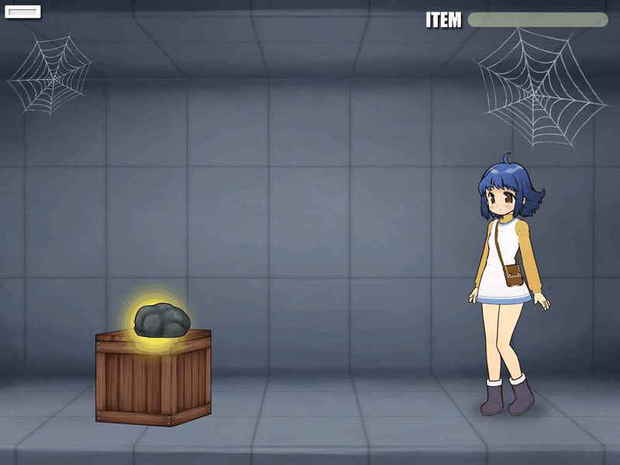This screenshot has height=465, width=620.
Task: Click the small white button in the corner
Action: (23, 12)
